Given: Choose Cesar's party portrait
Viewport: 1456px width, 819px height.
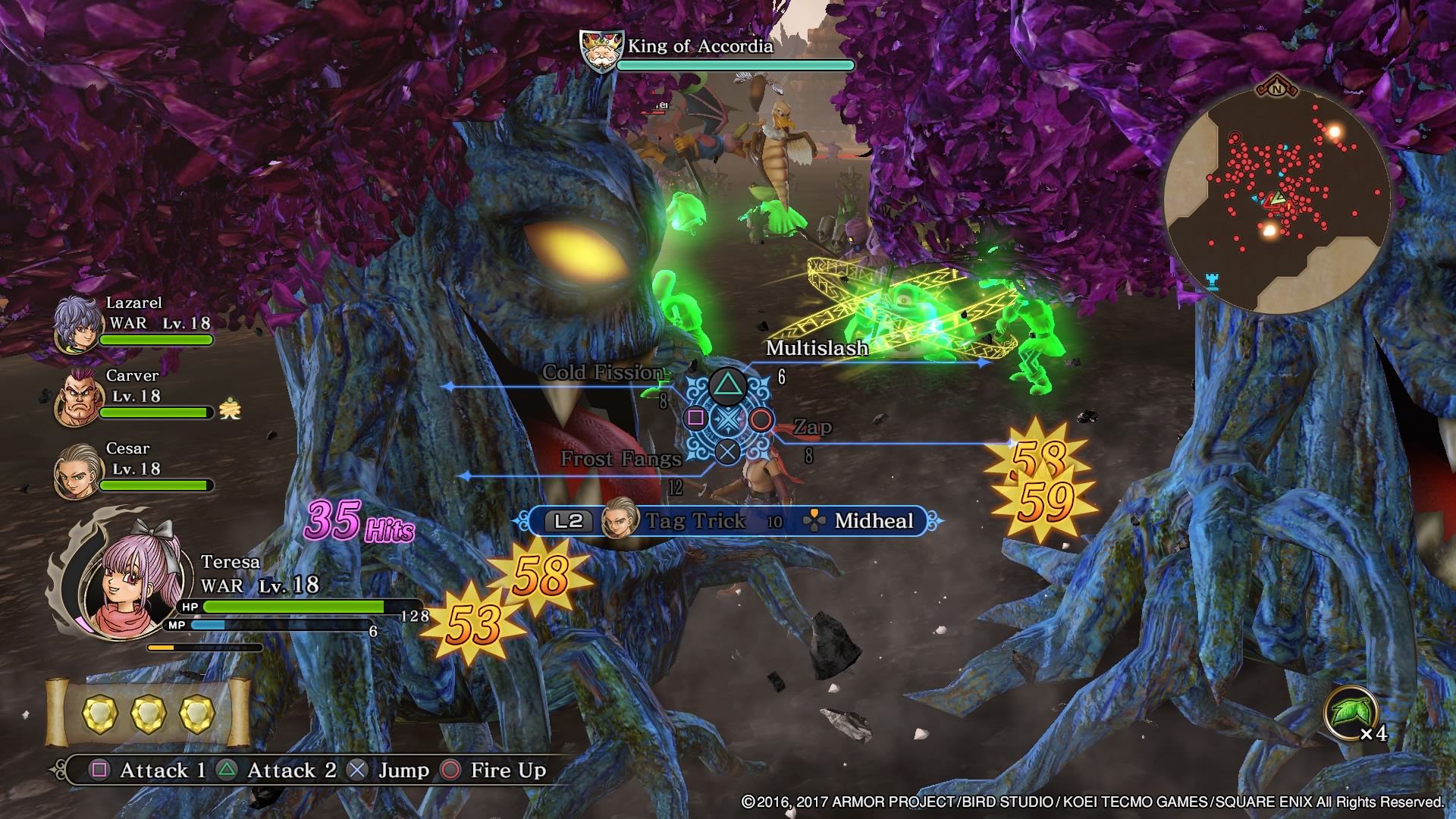Looking at the screenshot, I should pyautogui.click(x=77, y=471).
